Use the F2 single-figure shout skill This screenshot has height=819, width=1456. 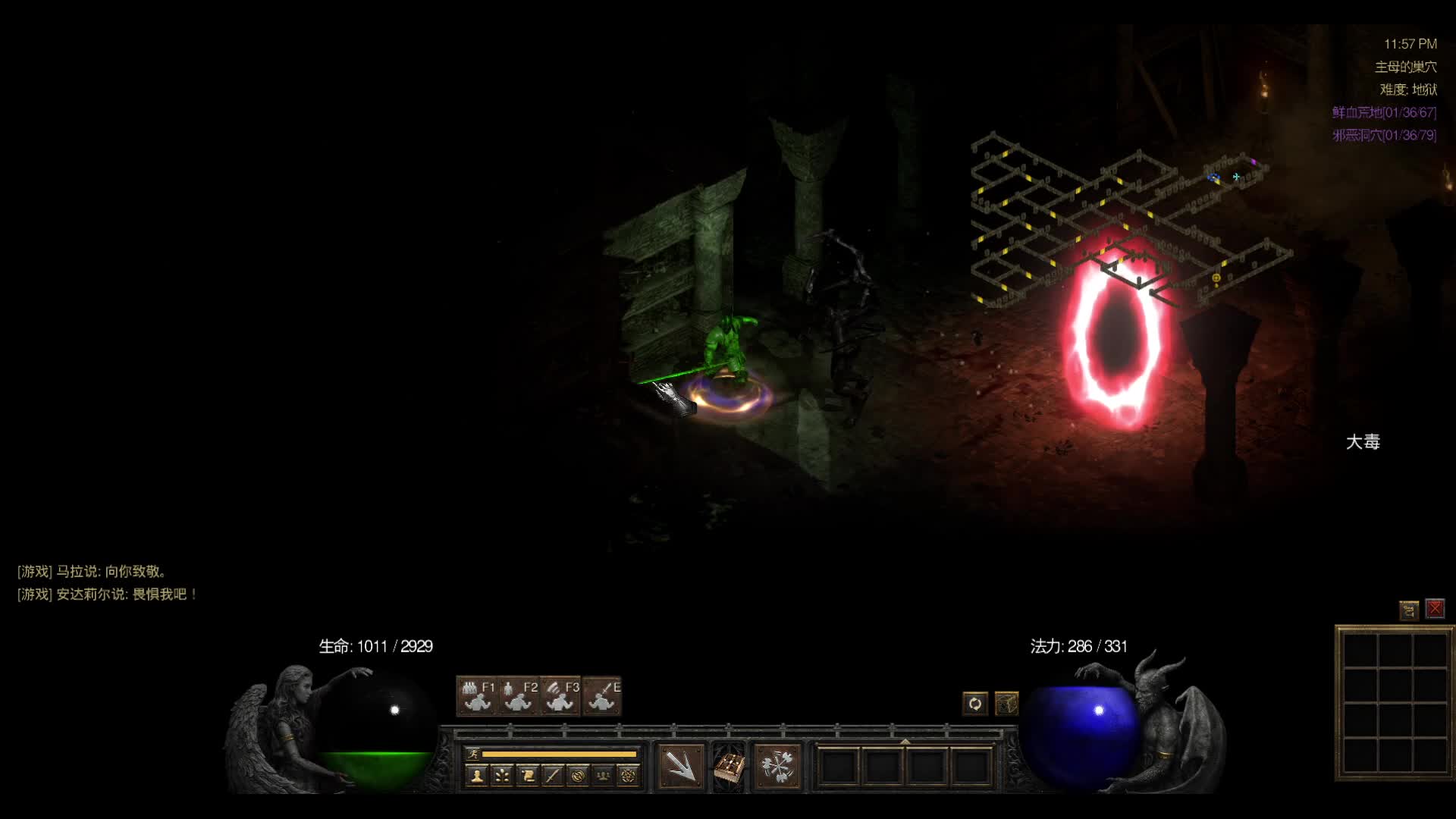pyautogui.click(x=519, y=696)
